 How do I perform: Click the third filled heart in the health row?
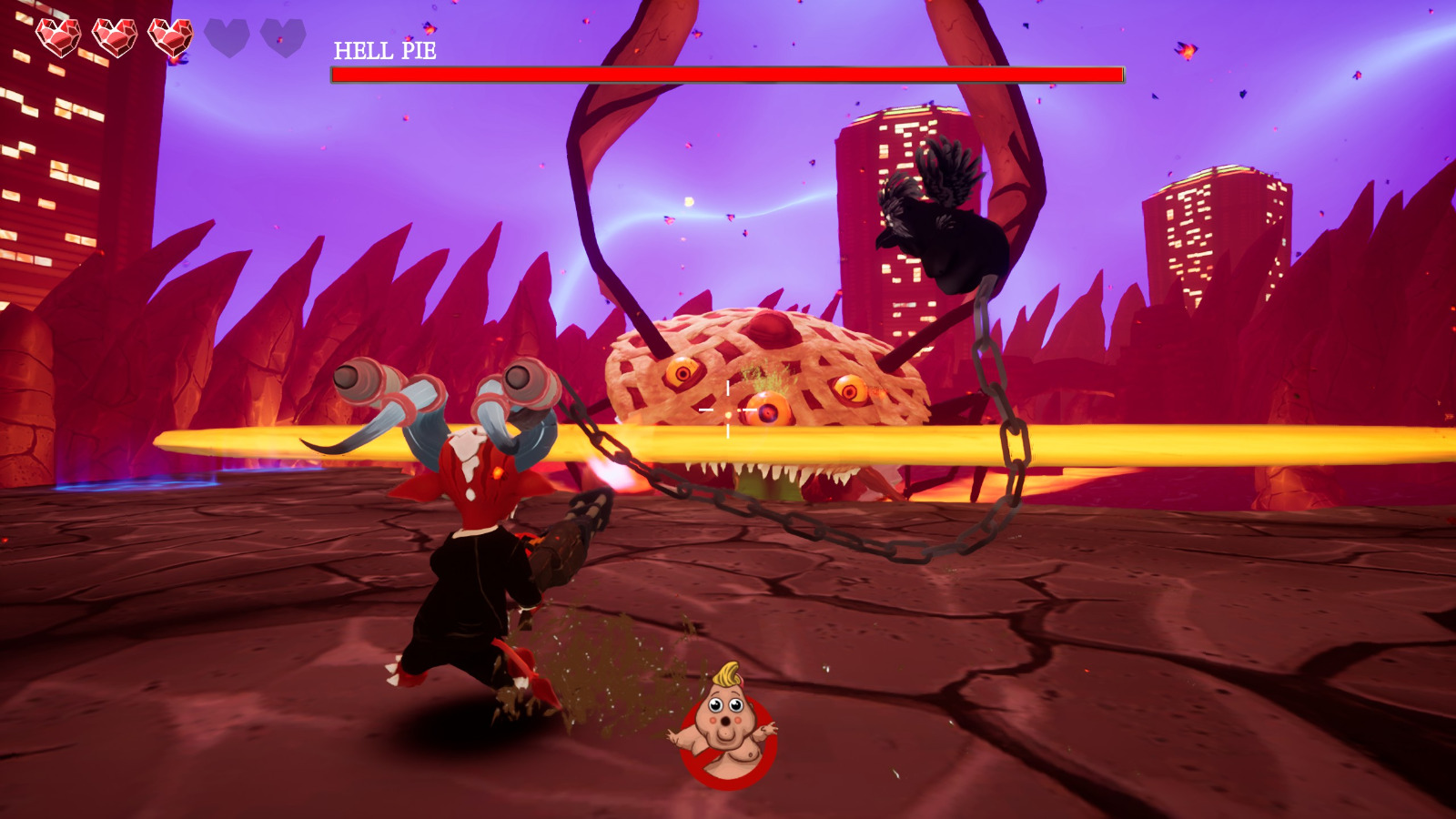click(x=173, y=37)
